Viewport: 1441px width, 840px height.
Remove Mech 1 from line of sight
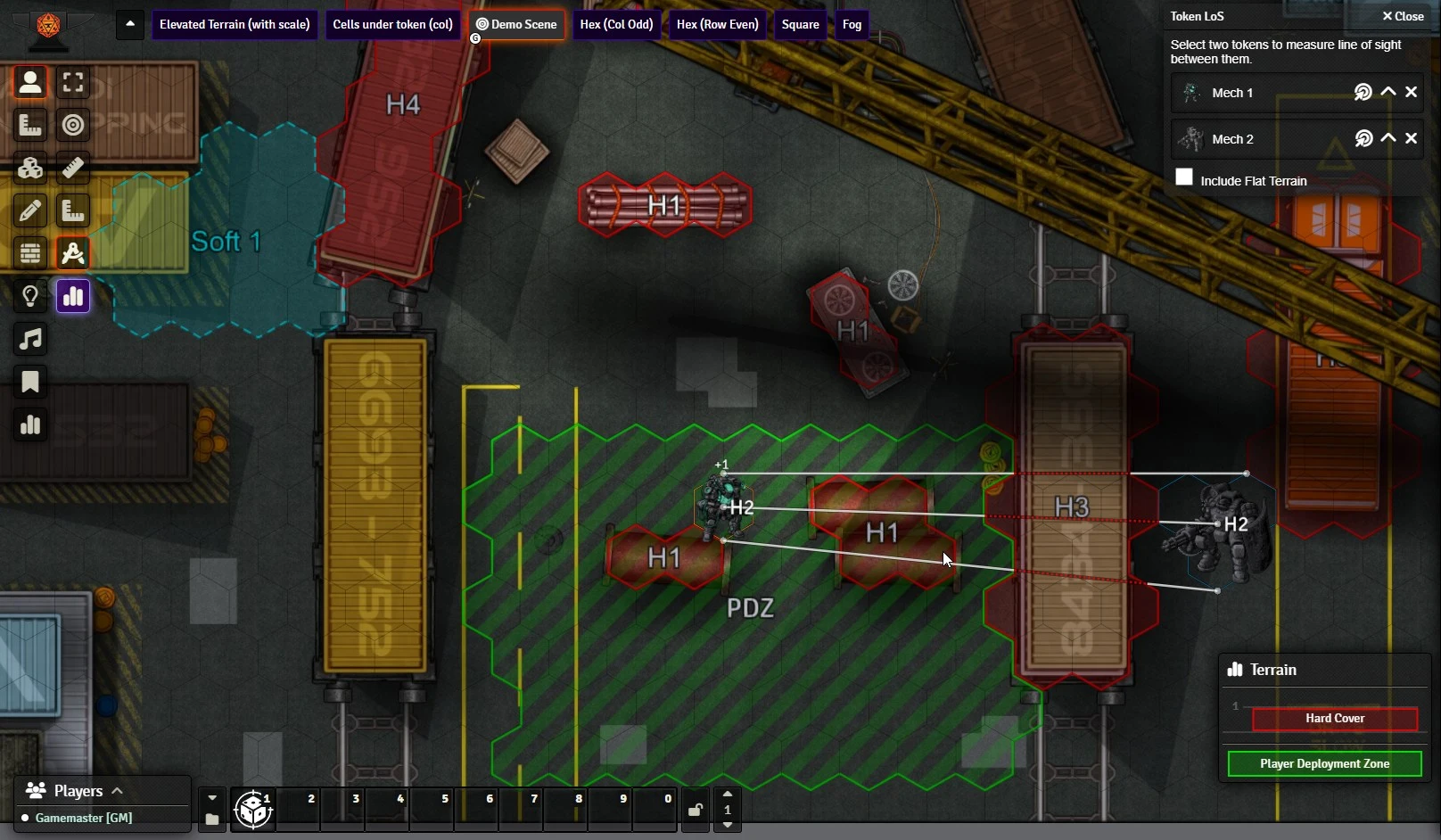pyautogui.click(x=1411, y=92)
